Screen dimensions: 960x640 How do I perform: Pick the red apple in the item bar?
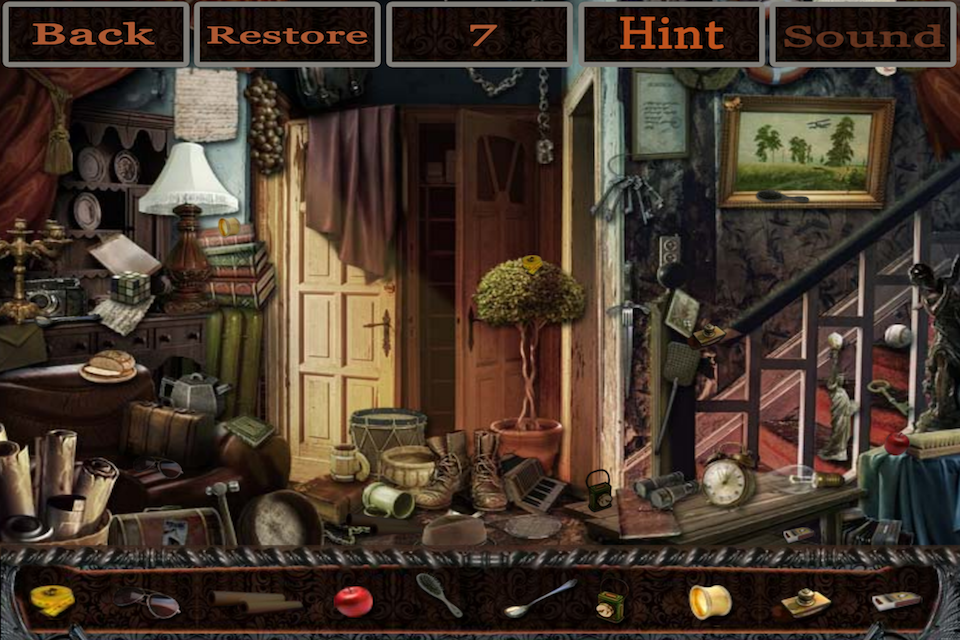(353, 601)
